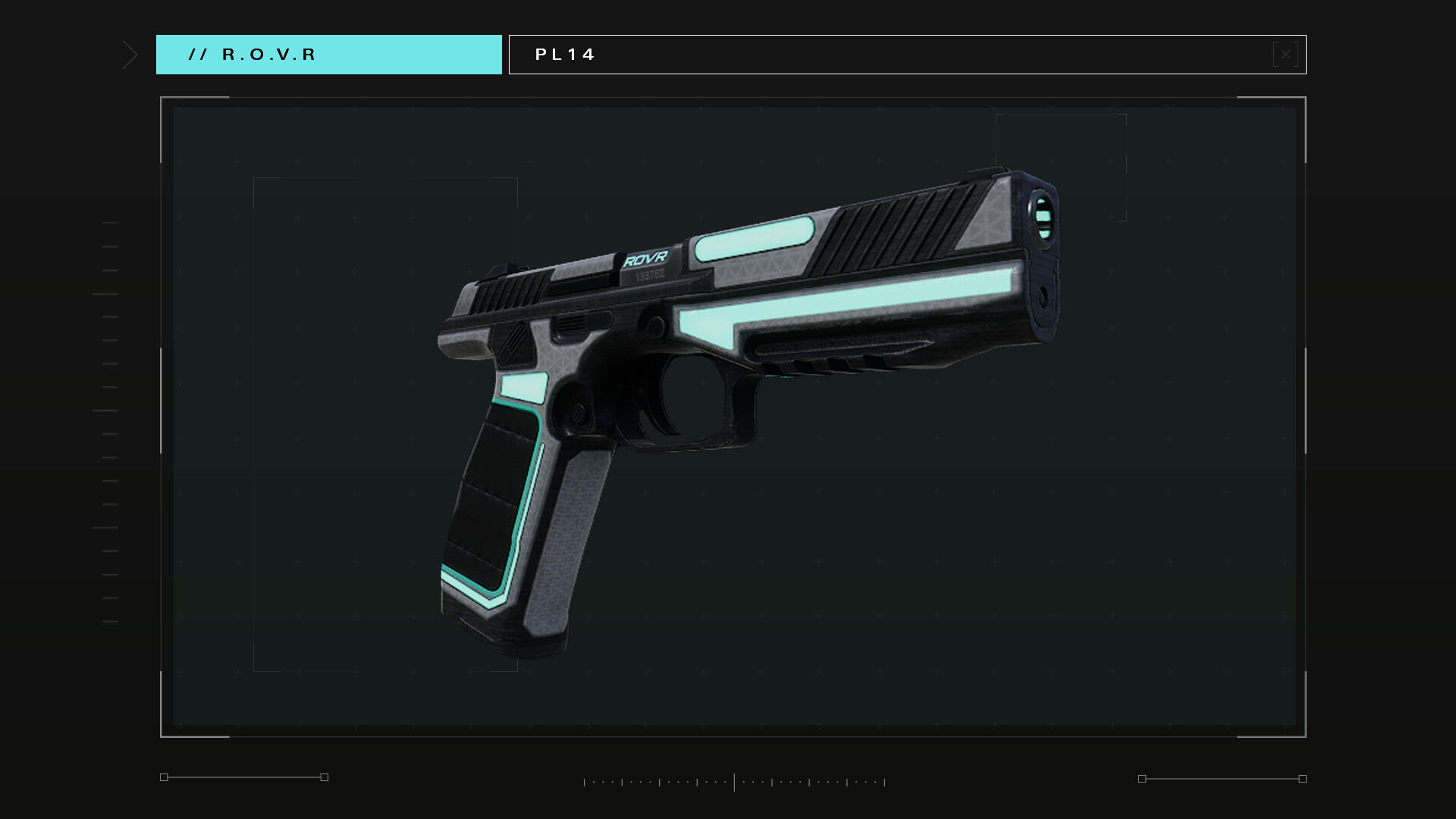Close the PL14 weapon panel
Viewport: 1456px width, 819px height.
tap(1285, 55)
